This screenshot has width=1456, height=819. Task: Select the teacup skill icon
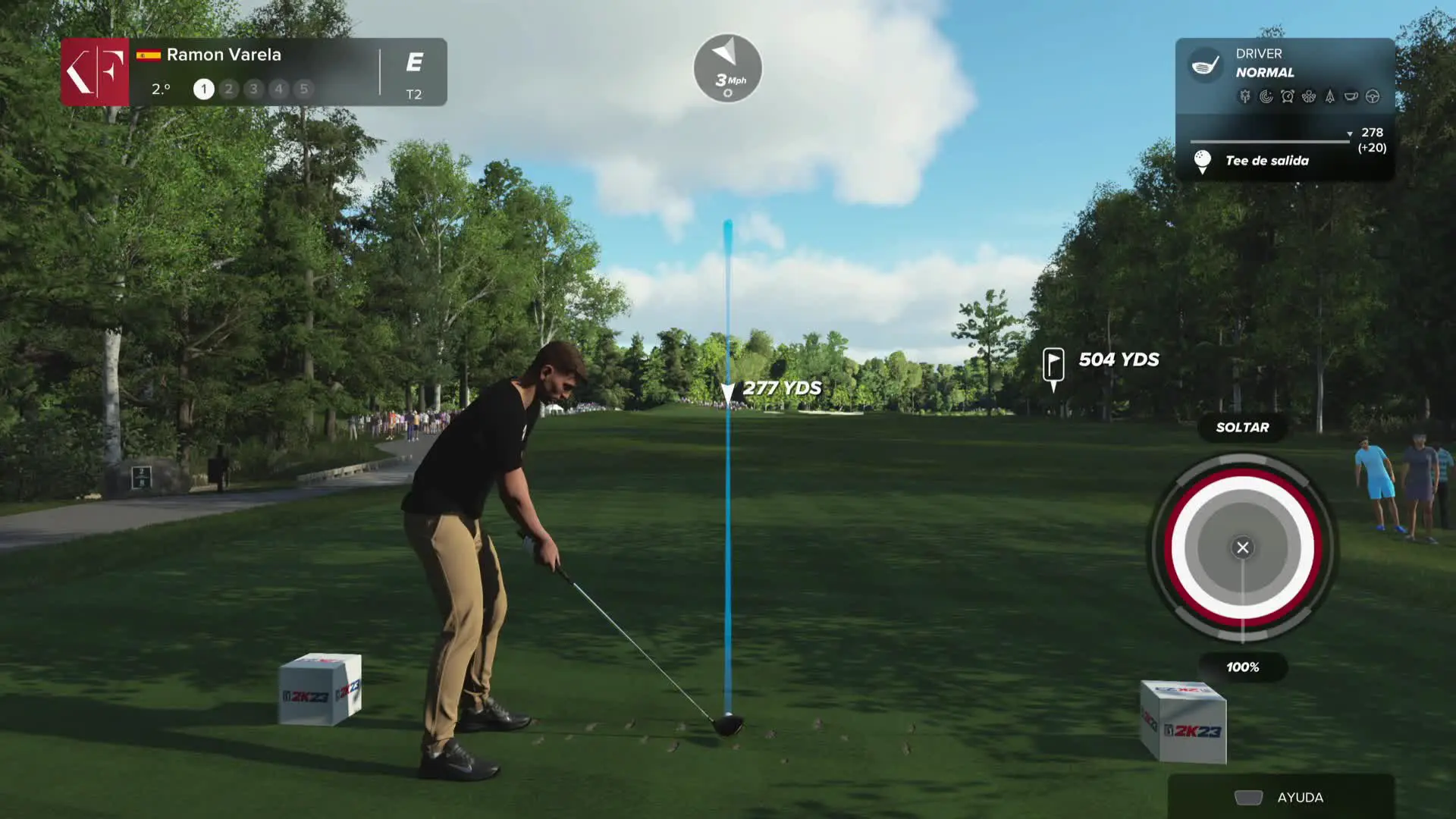coord(1351,96)
